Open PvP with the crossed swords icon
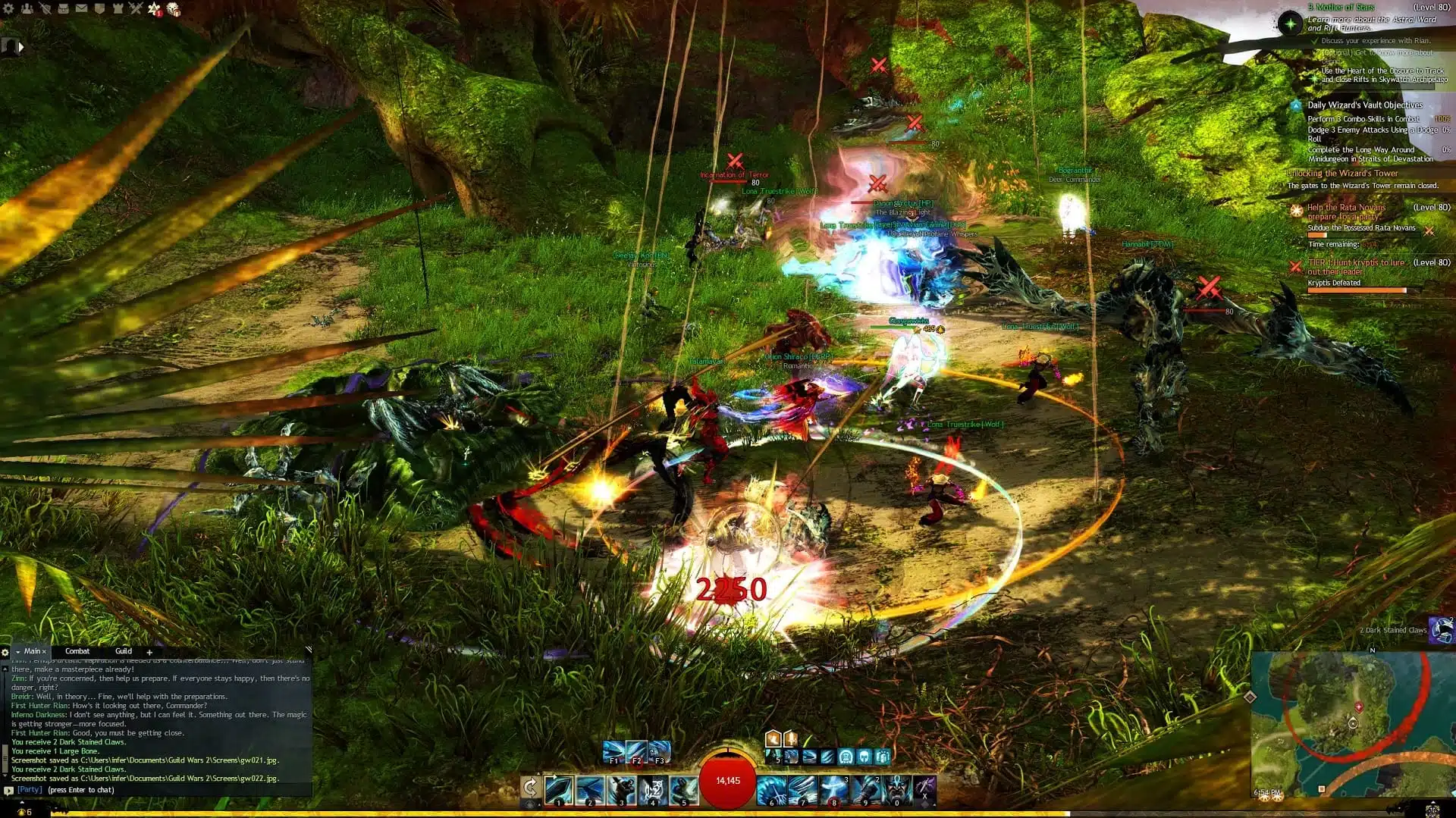Image resolution: width=1456 pixels, height=818 pixels. click(x=136, y=8)
